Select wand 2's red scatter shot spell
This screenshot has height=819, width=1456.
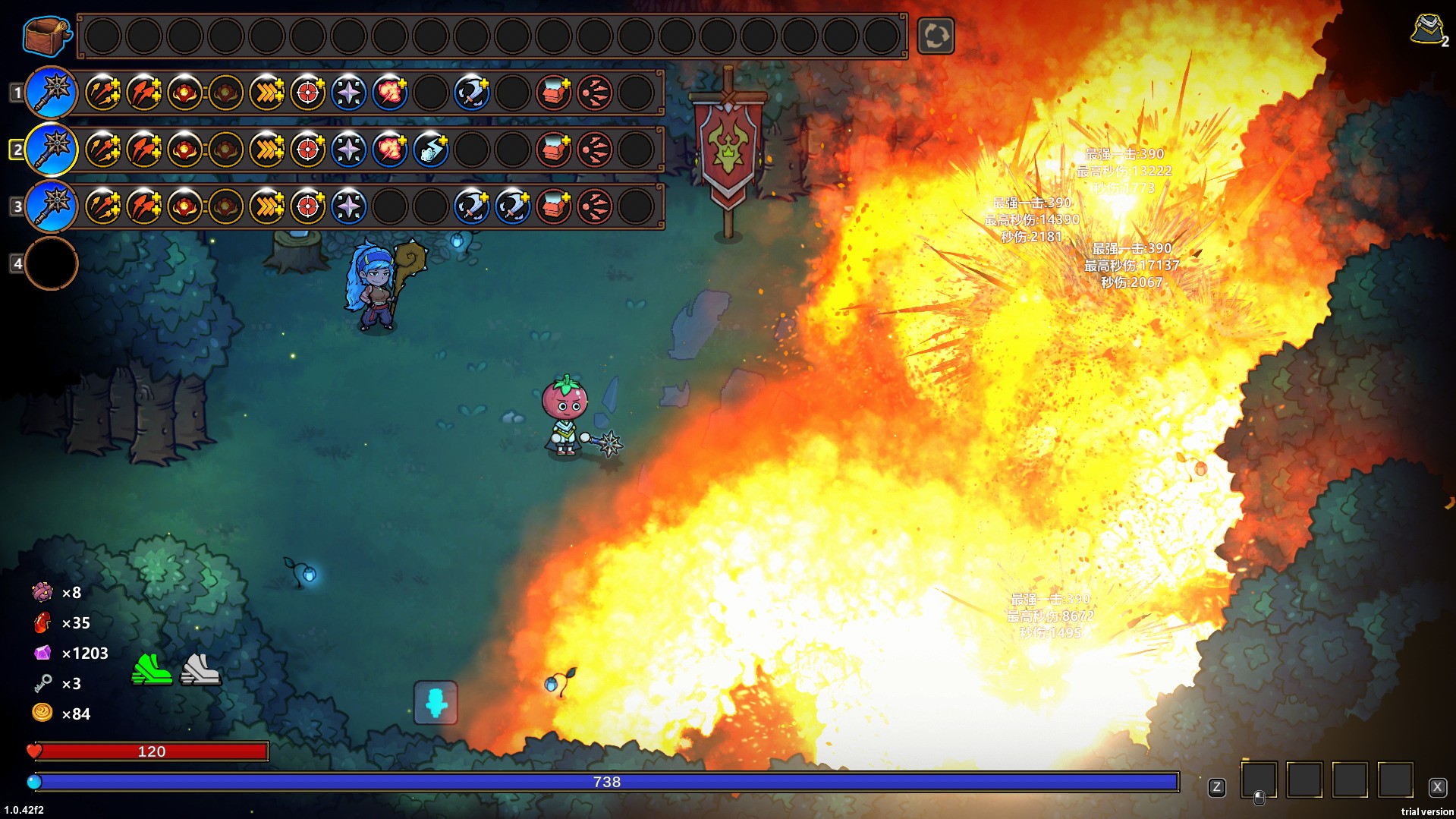595,150
